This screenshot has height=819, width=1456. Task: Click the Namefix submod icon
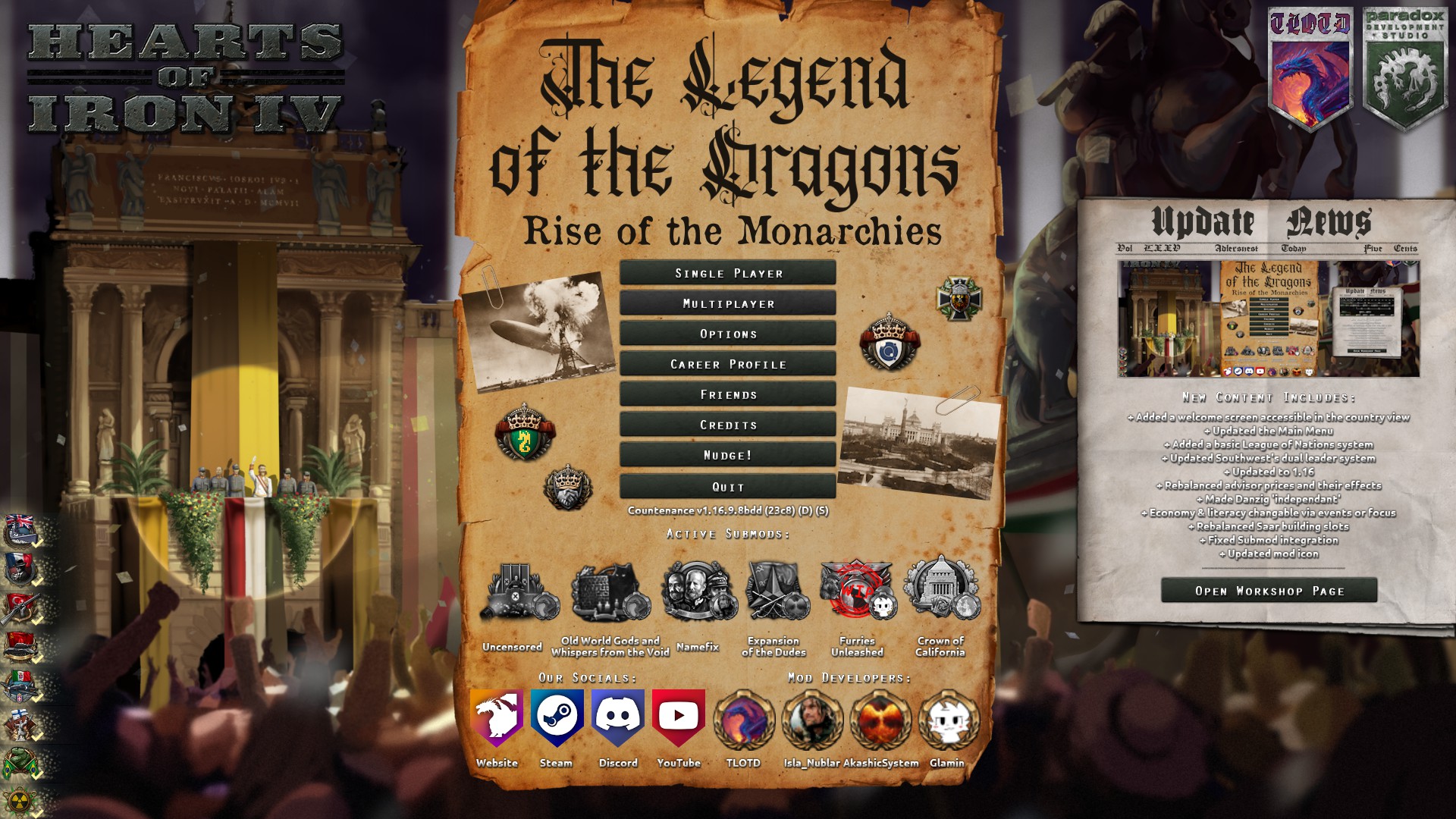[x=698, y=592]
